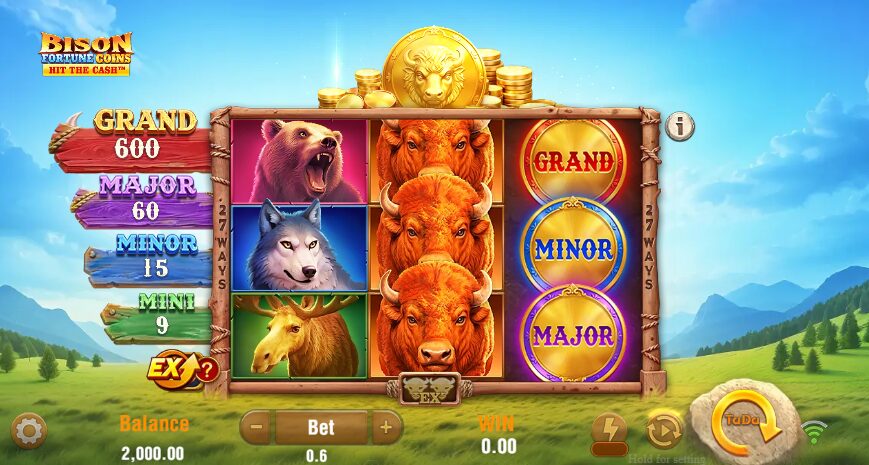Open the settings gear menu
The height and width of the screenshot is (465, 869).
coord(28,431)
